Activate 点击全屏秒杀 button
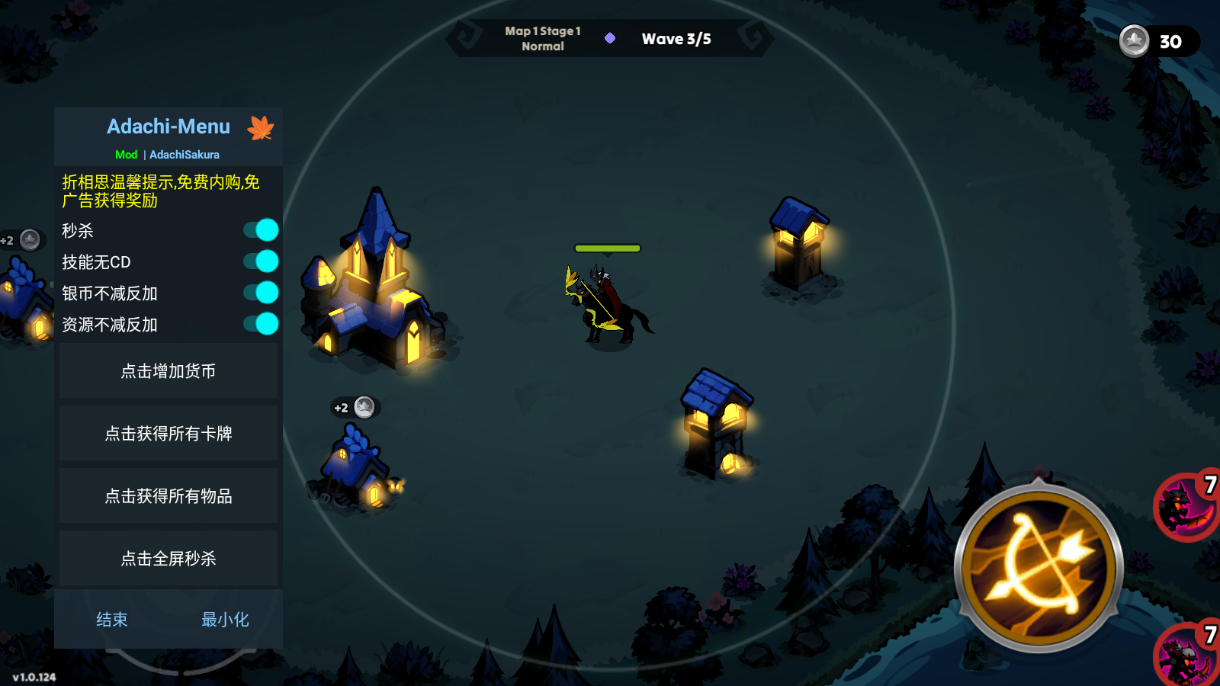1220x686 pixels. click(x=168, y=559)
